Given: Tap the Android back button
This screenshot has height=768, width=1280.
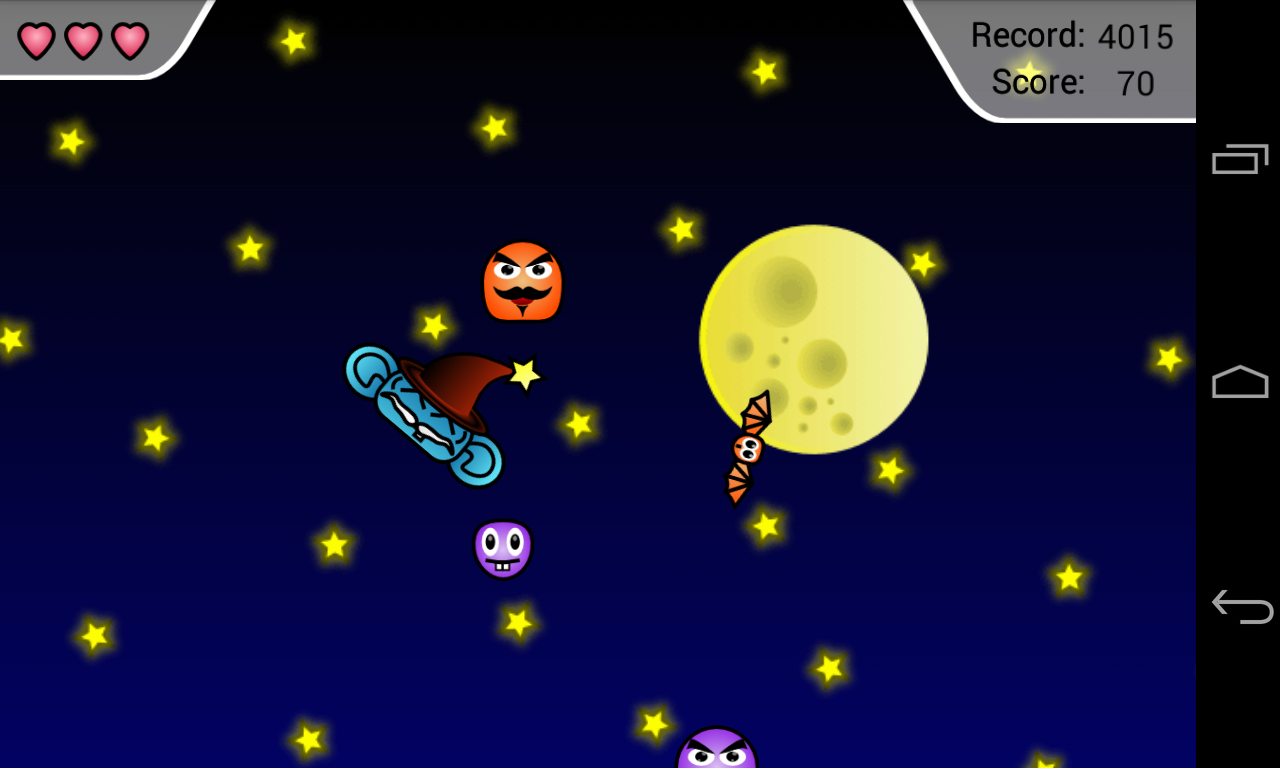Looking at the screenshot, I should pos(1240,607).
